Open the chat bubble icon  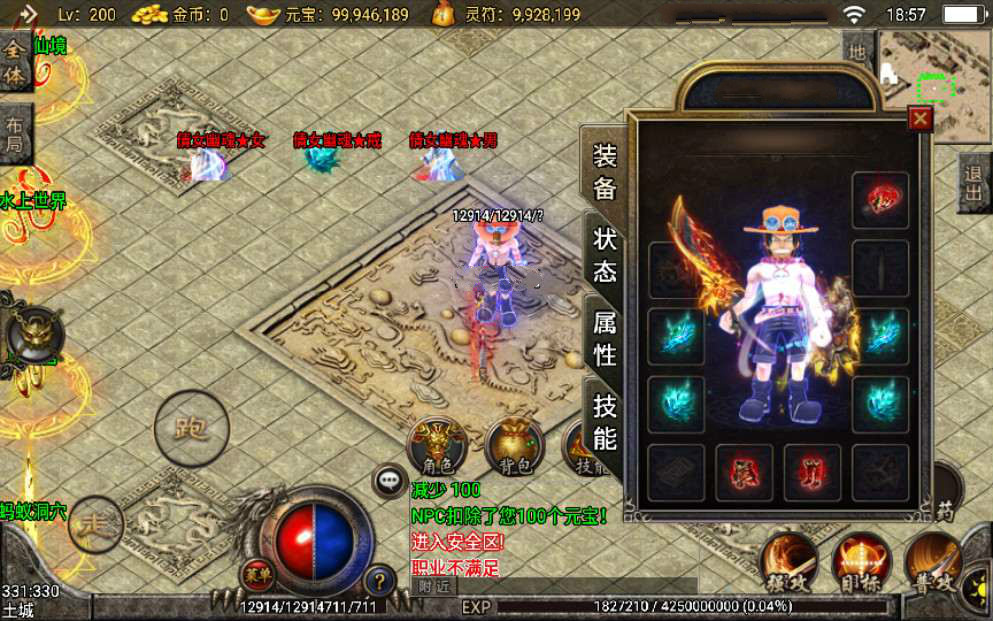click(389, 481)
